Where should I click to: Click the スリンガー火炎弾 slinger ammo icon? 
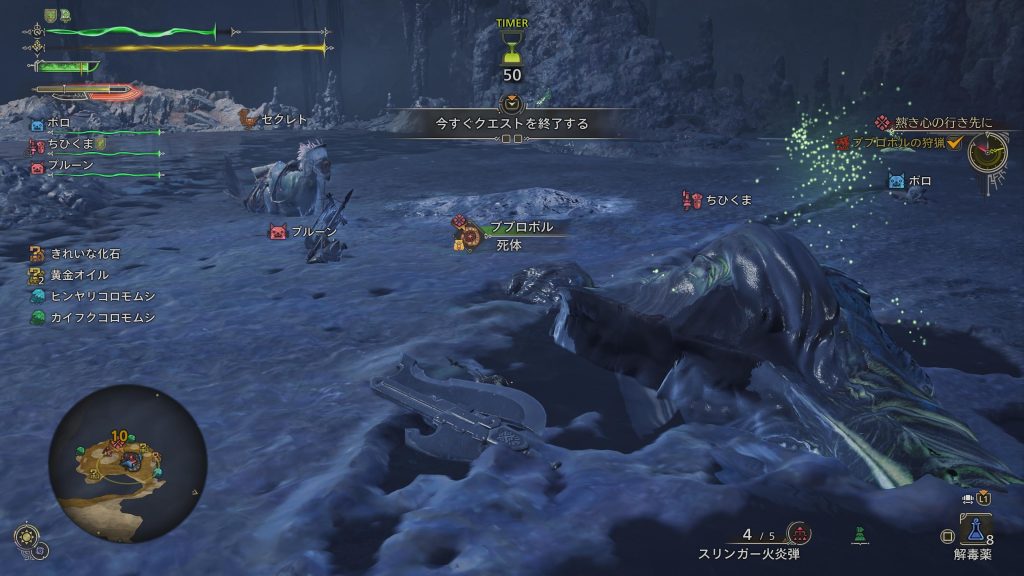797,532
